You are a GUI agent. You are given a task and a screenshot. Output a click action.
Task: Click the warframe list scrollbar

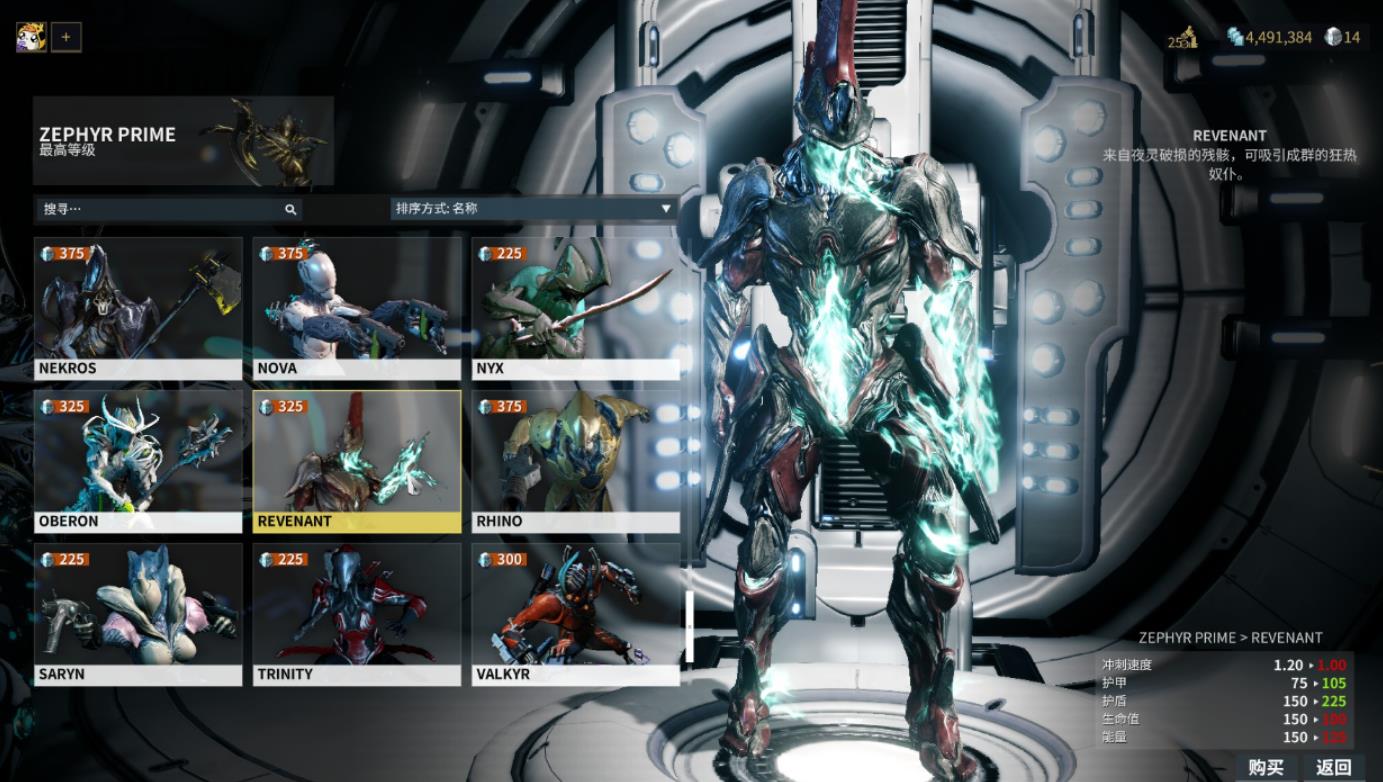pyautogui.click(x=688, y=625)
